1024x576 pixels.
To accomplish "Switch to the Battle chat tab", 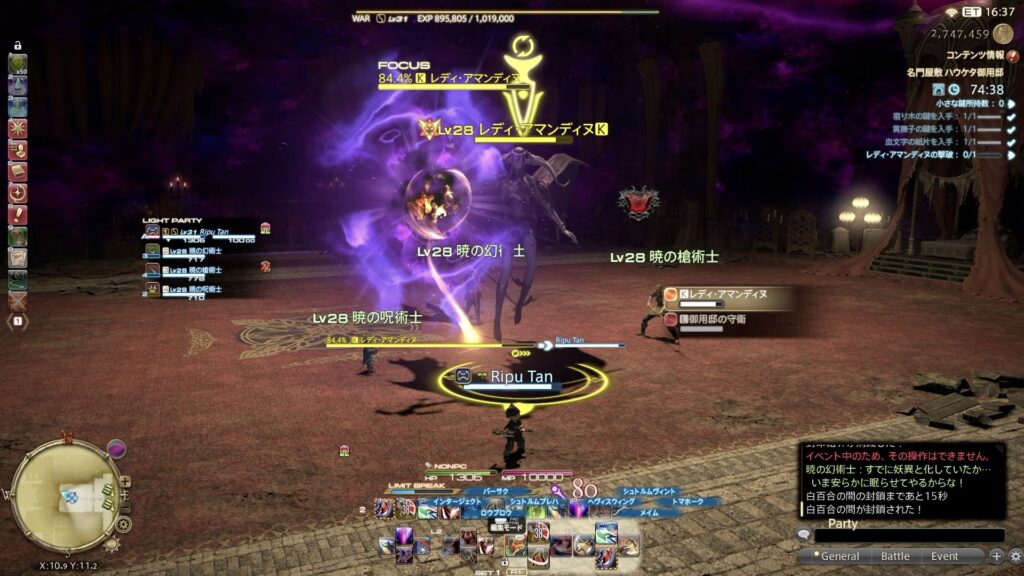I will pos(895,556).
